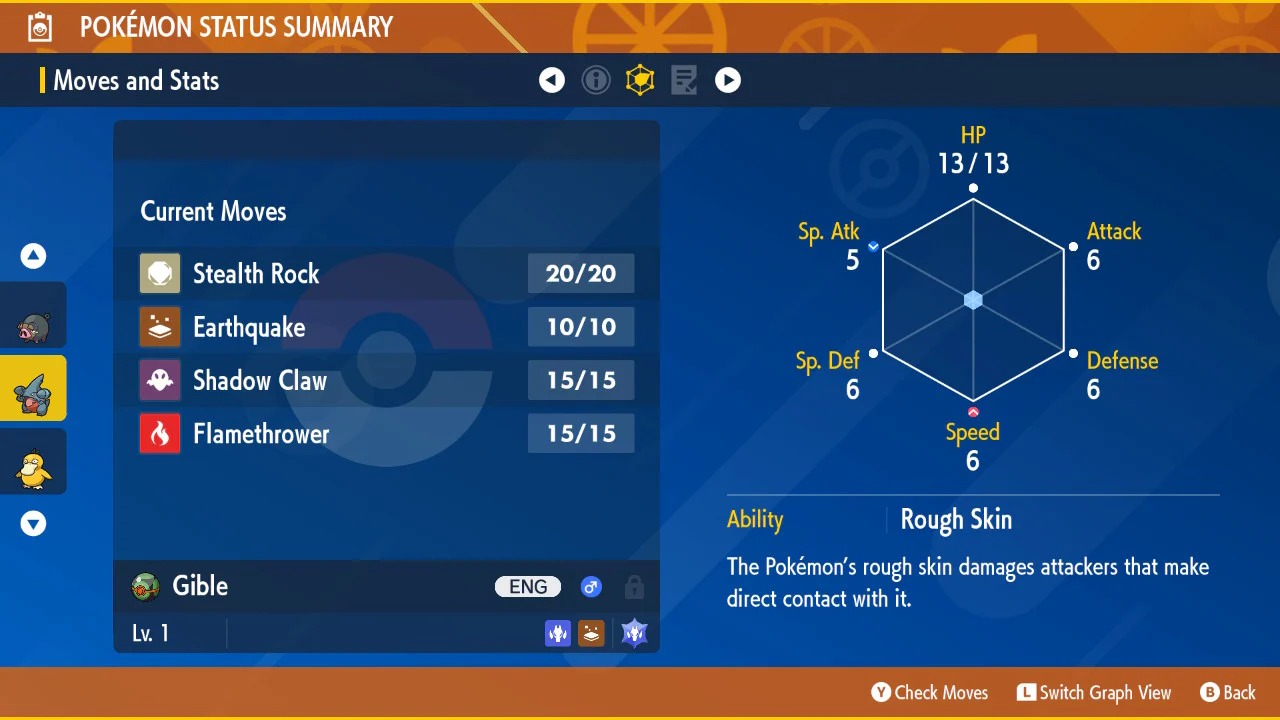Toggle Switch Graph View
This screenshot has height=720, width=1280.
coord(1094,692)
